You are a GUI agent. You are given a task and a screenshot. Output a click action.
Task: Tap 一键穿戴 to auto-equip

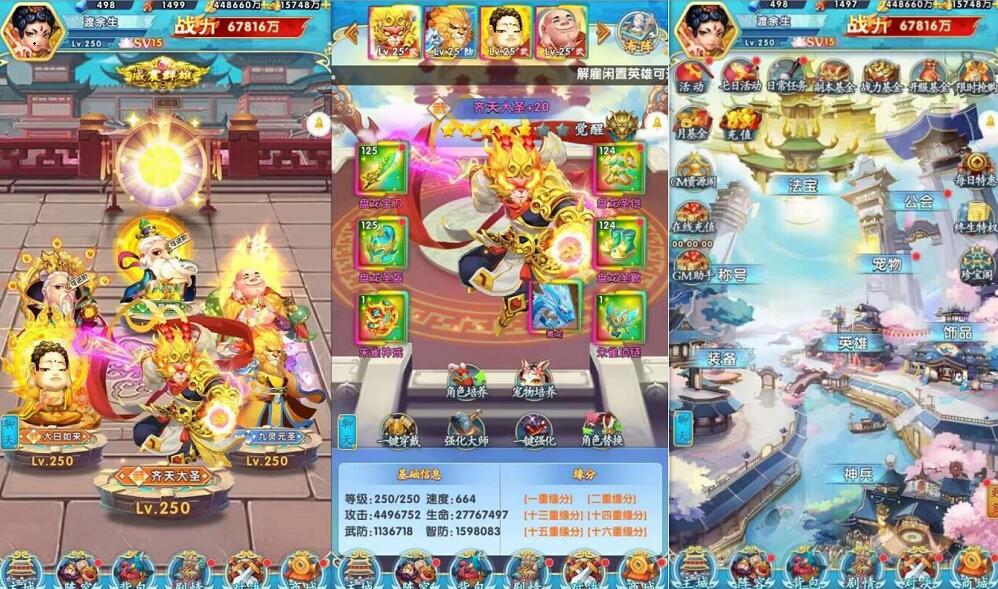[398, 430]
